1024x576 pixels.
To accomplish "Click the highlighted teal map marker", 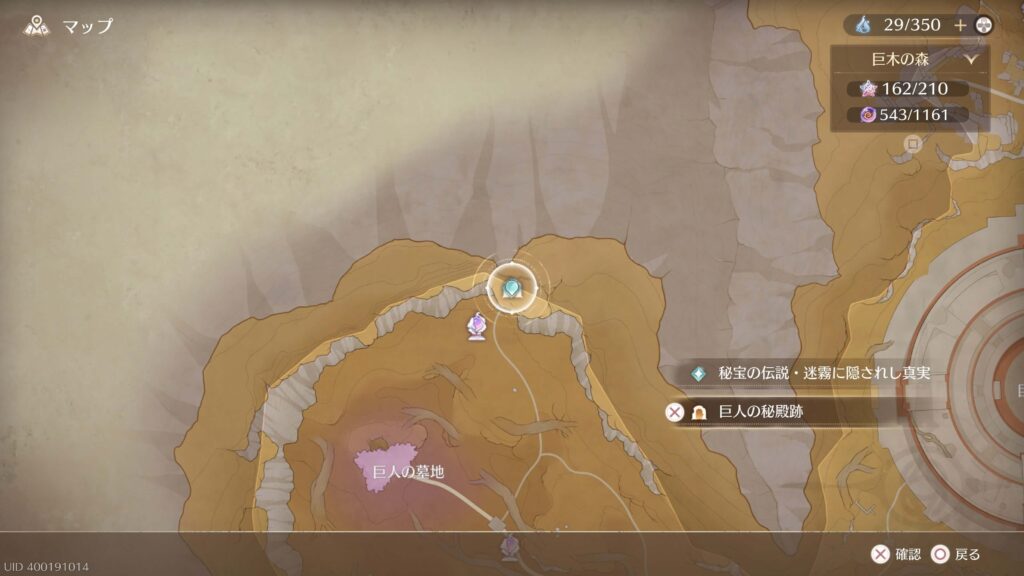I will click(x=512, y=288).
